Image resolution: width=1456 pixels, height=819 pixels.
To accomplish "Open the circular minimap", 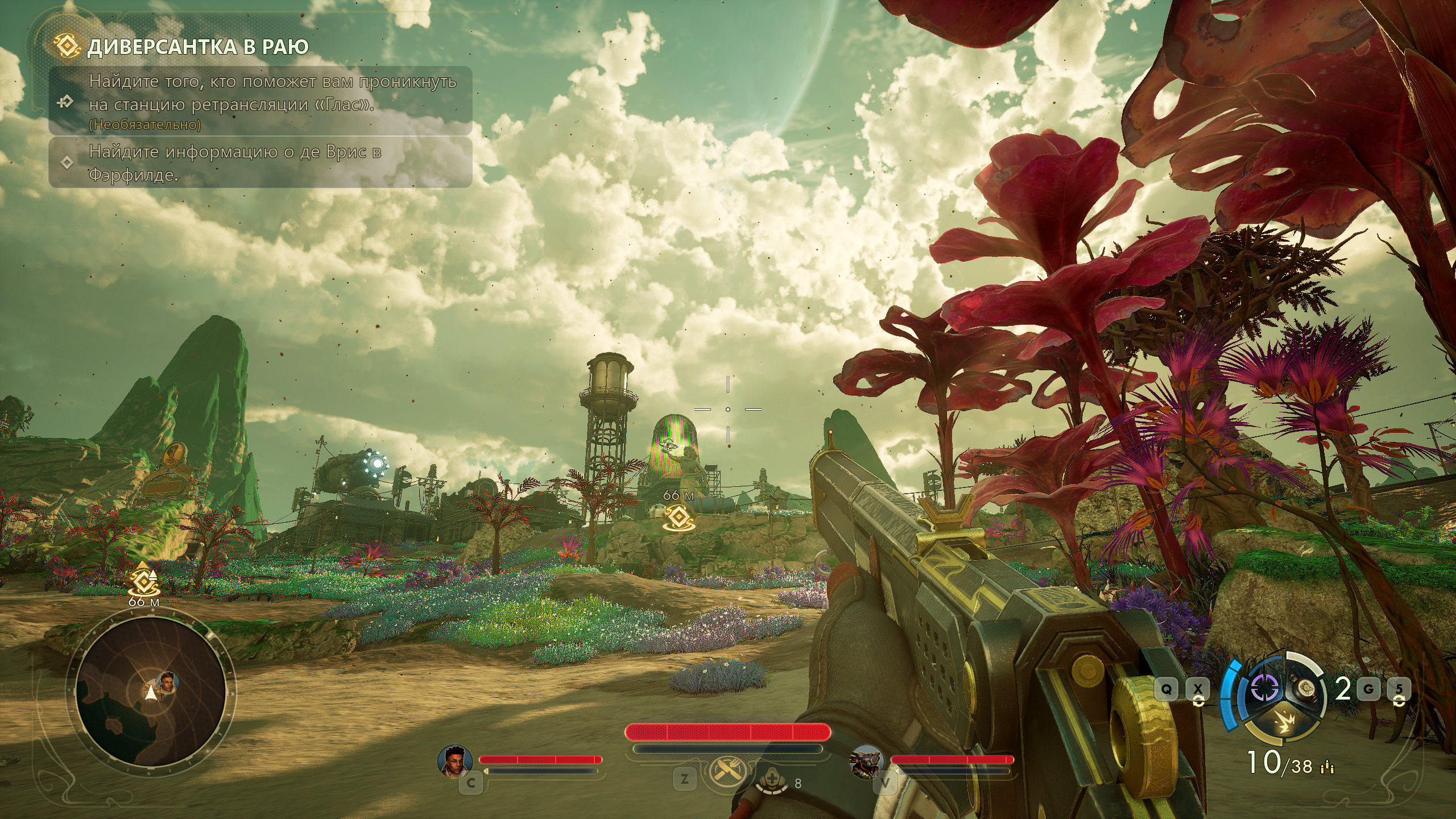I will click(151, 692).
